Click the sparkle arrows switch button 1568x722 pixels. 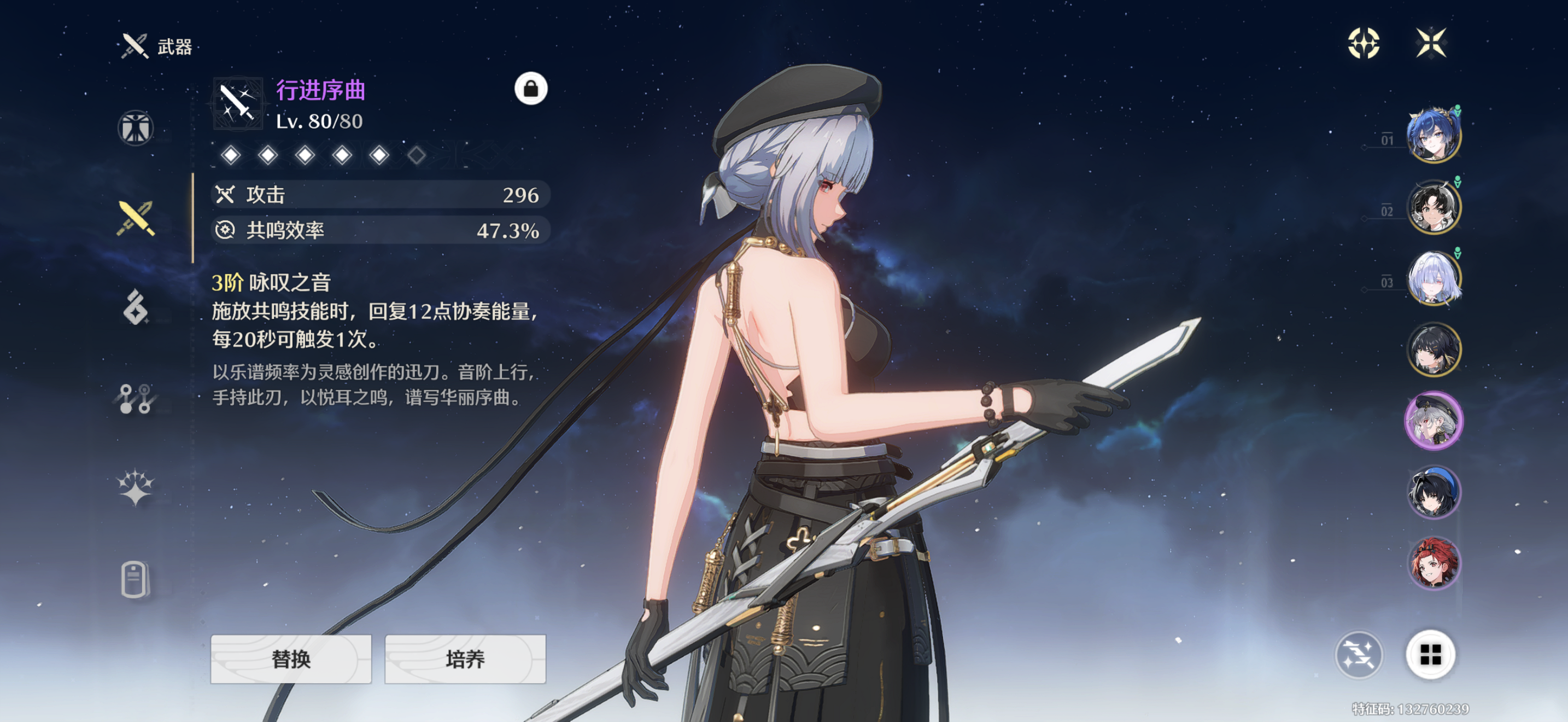pos(1359,655)
